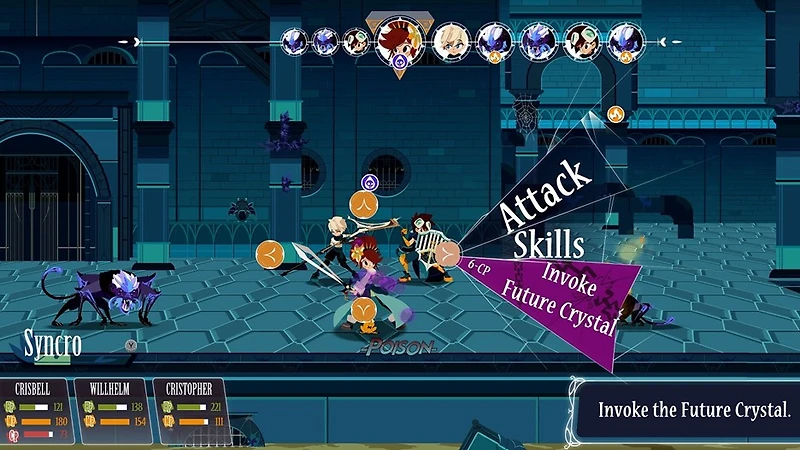The width and height of the screenshot is (800, 450).
Task: Choose the Attack command
Action: pyautogui.click(x=545, y=193)
